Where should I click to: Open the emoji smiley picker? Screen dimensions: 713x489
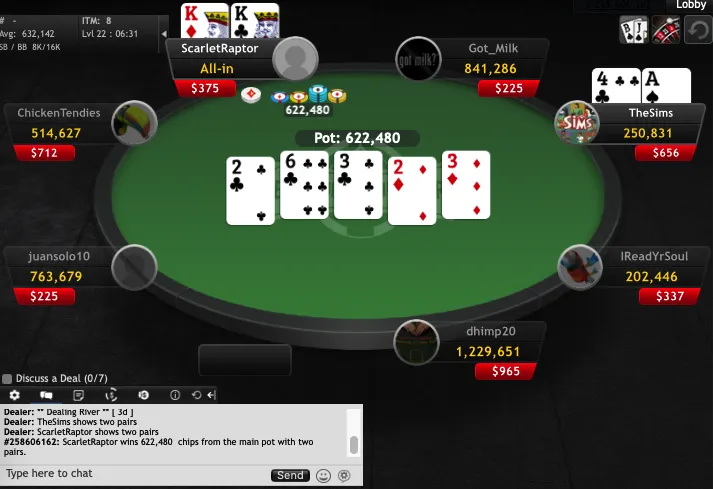(x=323, y=475)
